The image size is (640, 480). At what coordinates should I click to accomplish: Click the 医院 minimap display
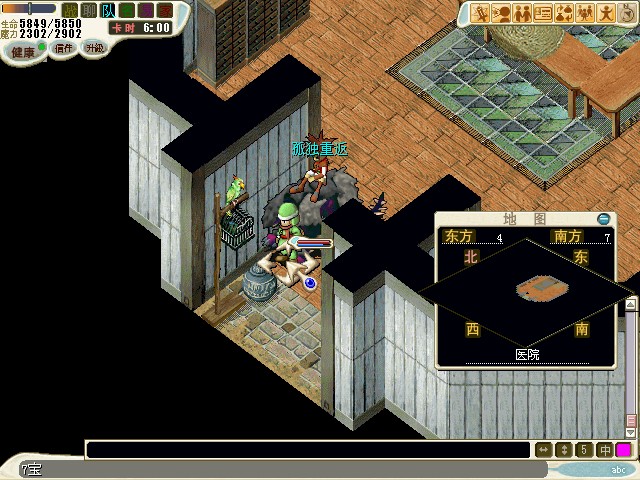point(526,290)
